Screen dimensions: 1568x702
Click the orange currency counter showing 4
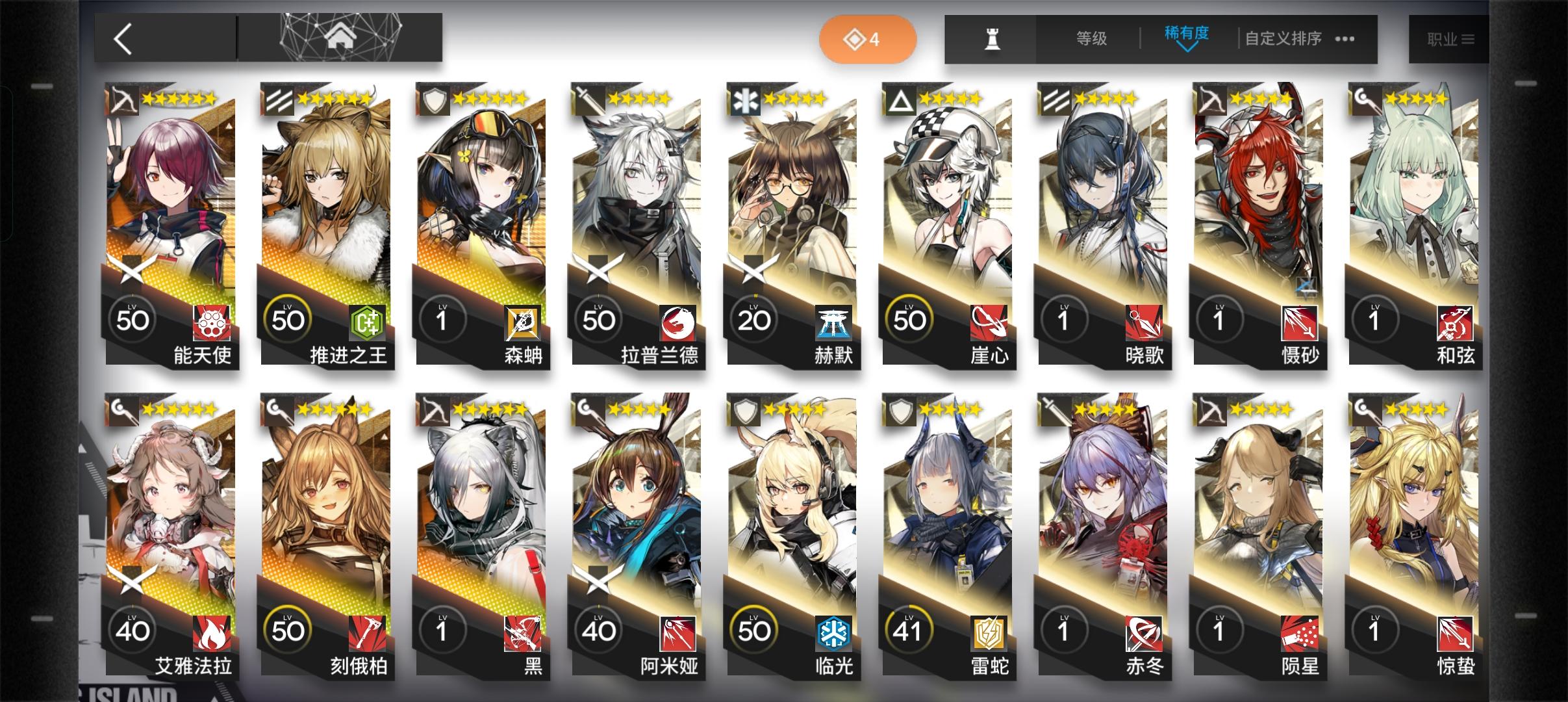(868, 39)
